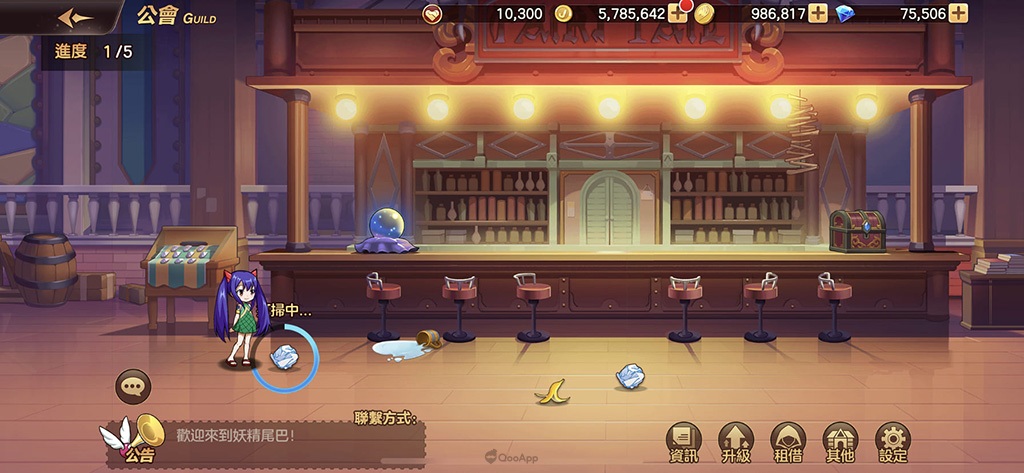Show the 其他 other options

pos(839,442)
